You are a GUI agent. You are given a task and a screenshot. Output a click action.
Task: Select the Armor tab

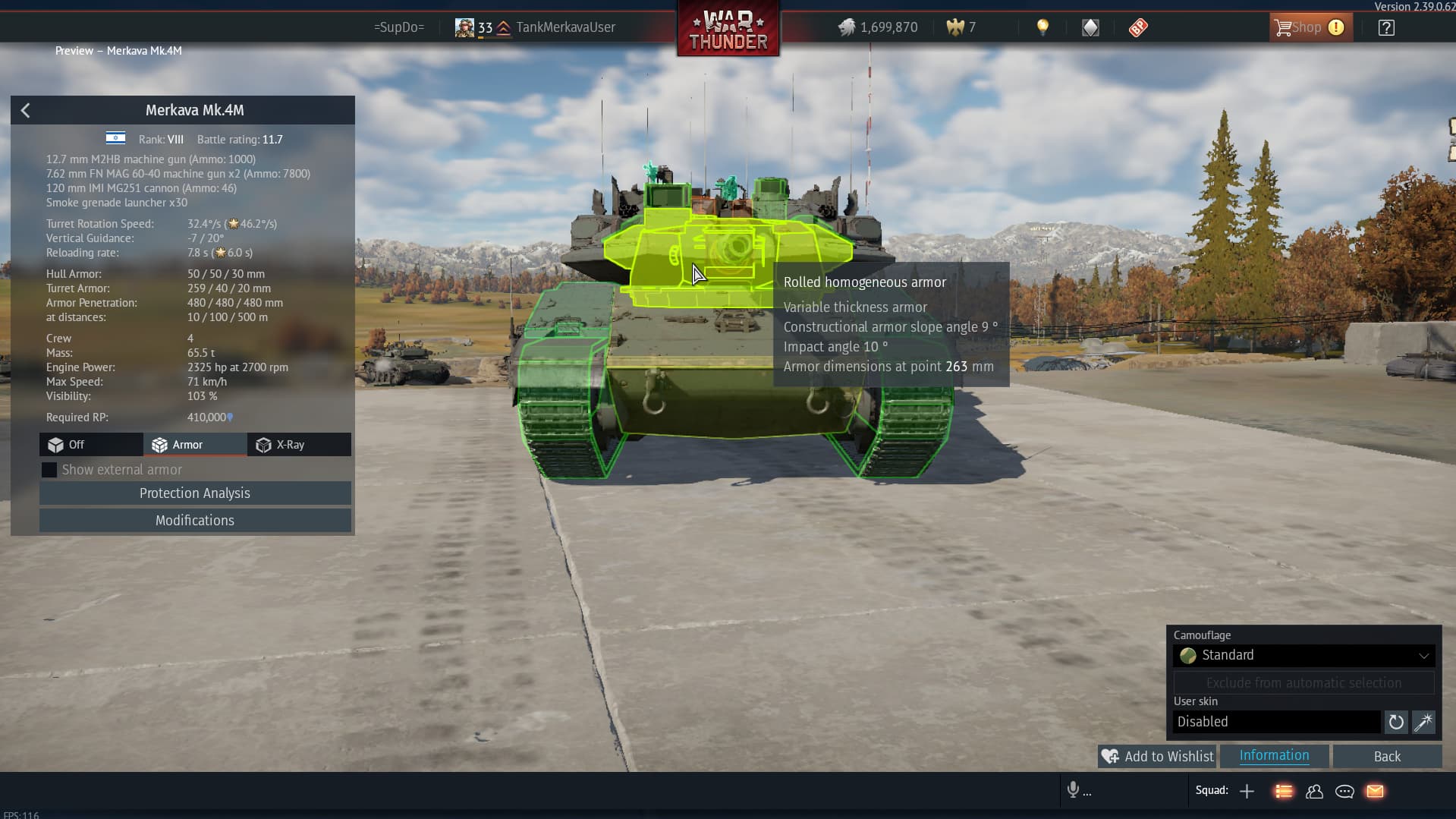187,445
